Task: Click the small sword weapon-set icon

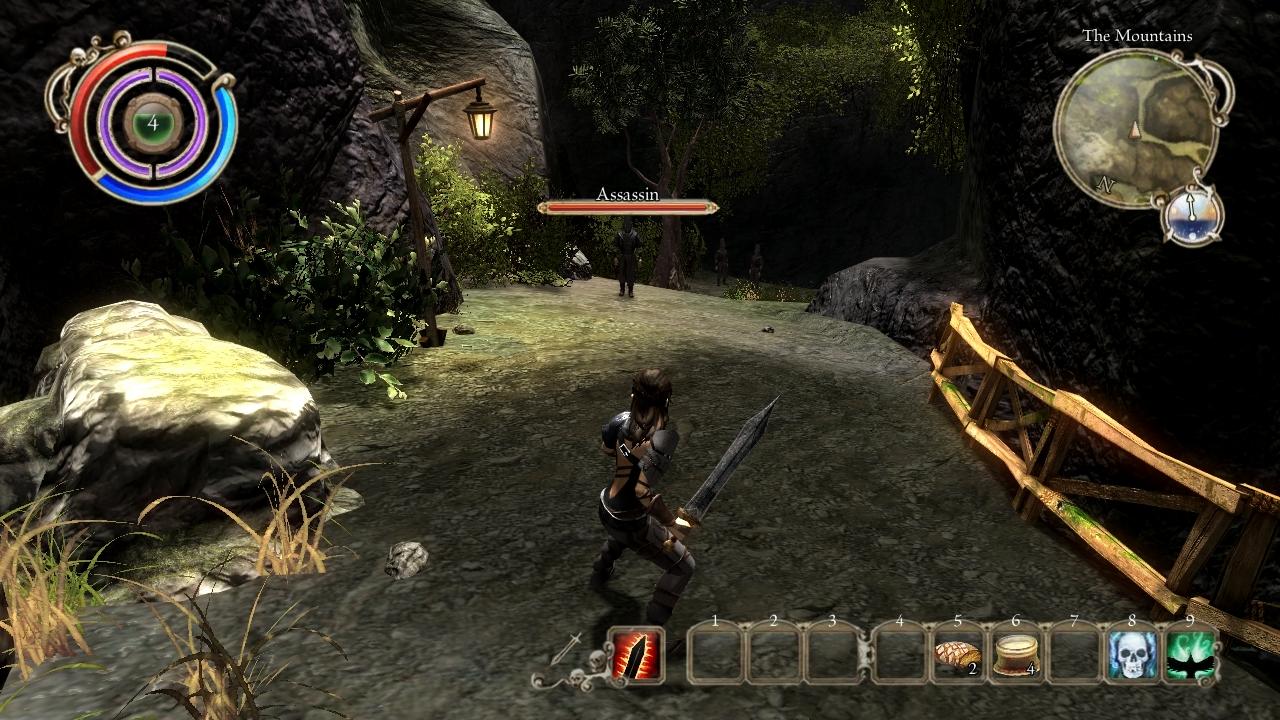Action: (565, 650)
